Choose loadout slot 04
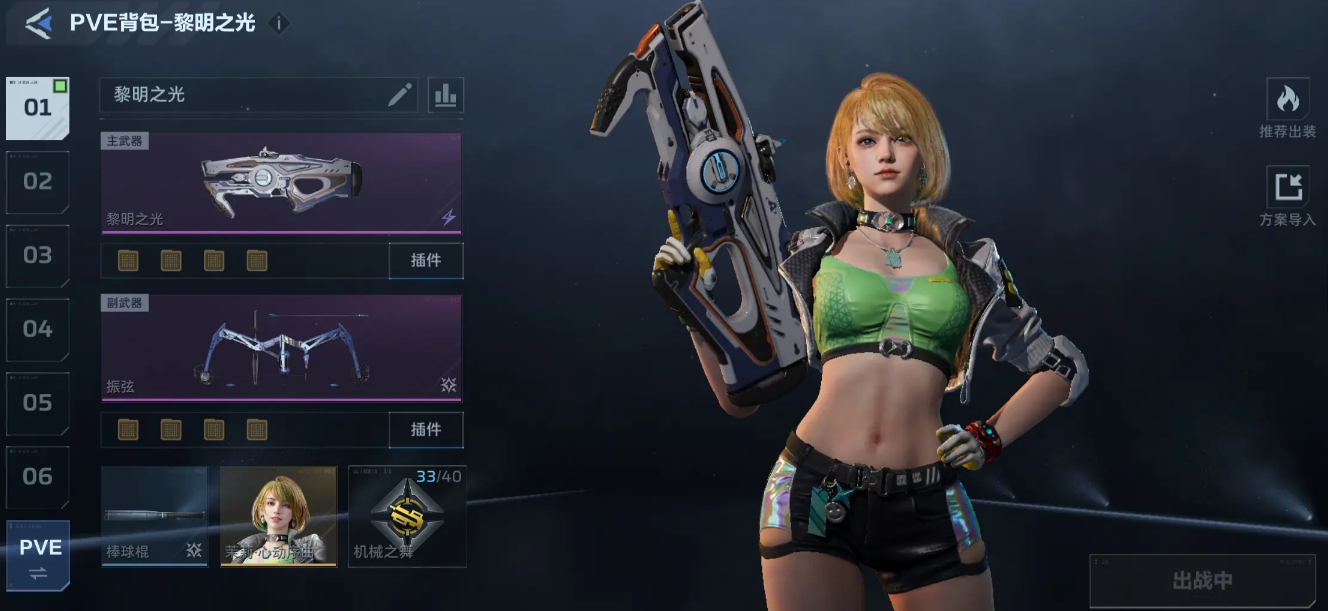Image resolution: width=1328 pixels, height=611 pixels. point(38,329)
